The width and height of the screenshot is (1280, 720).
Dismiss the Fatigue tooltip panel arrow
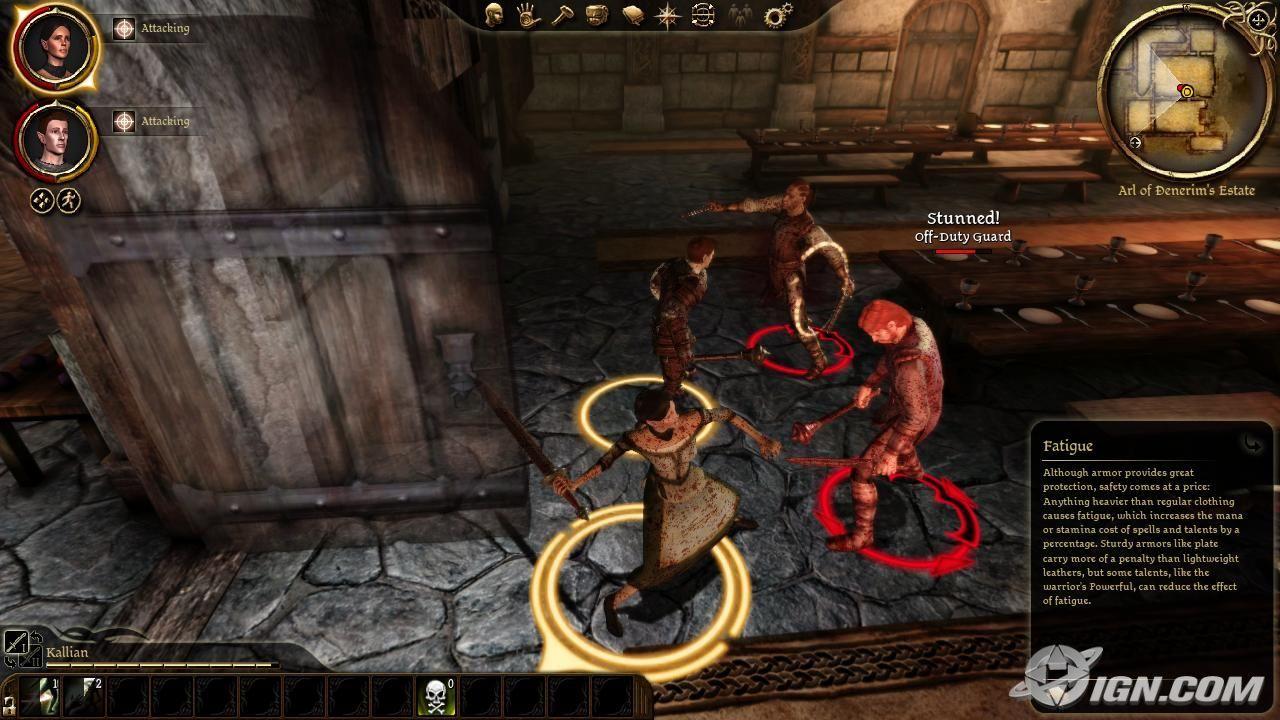click(1252, 443)
